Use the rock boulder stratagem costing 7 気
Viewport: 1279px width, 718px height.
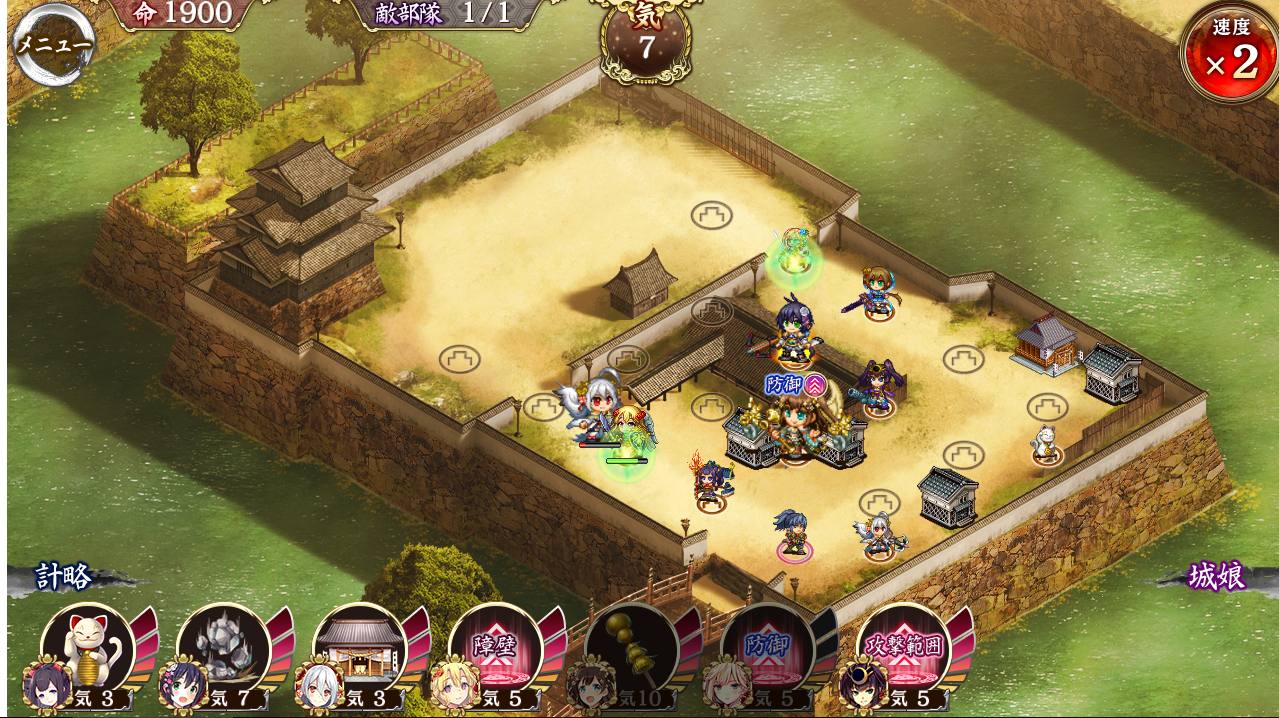(224, 650)
